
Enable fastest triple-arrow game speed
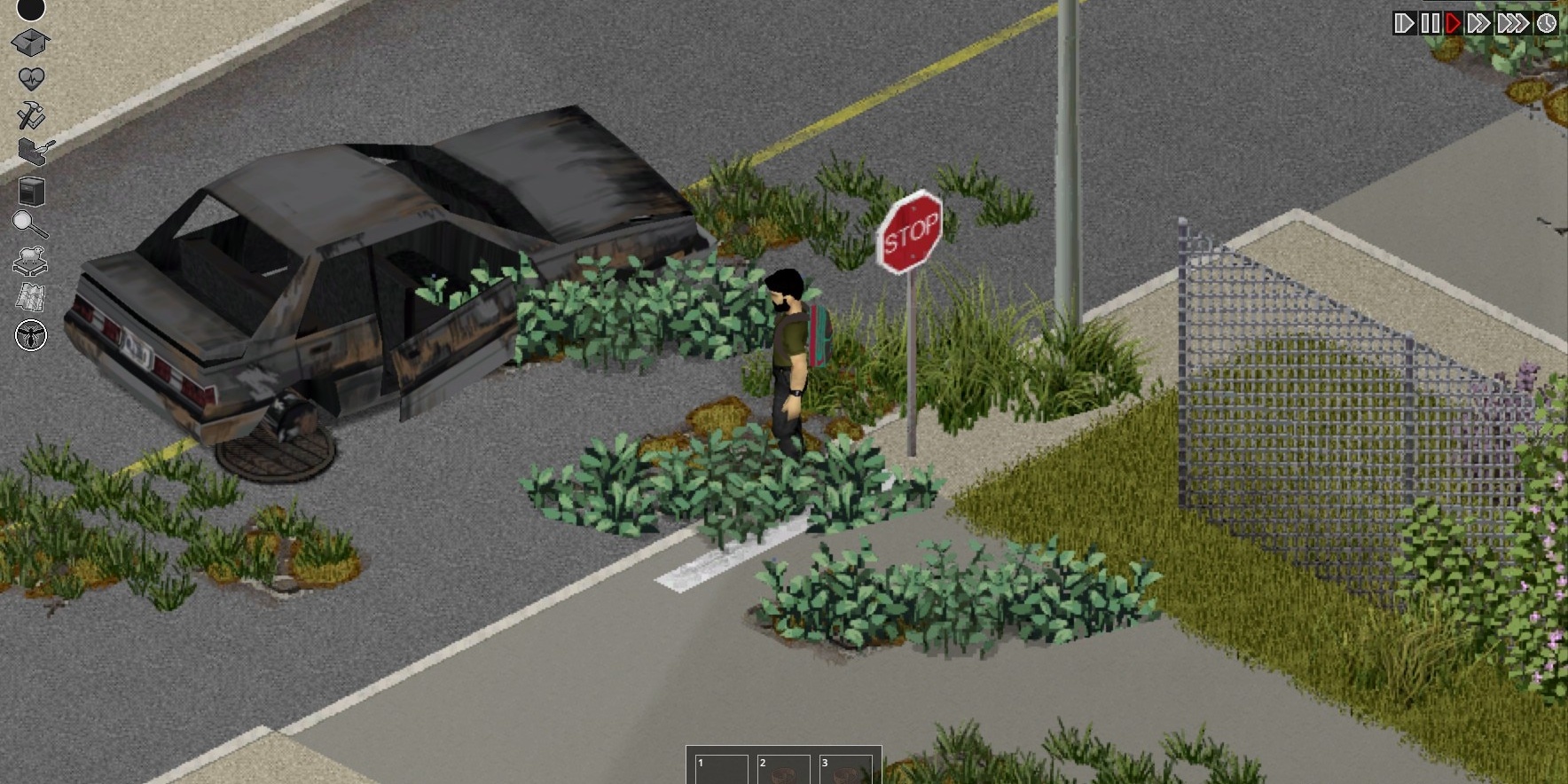pos(1511,23)
